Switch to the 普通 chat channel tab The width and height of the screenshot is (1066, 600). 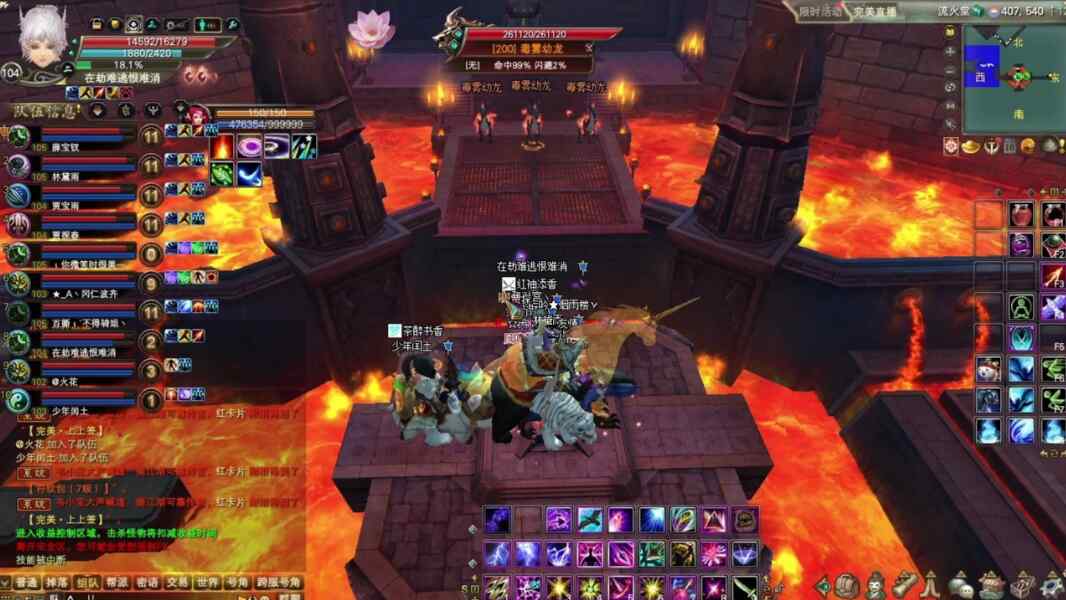[27, 582]
